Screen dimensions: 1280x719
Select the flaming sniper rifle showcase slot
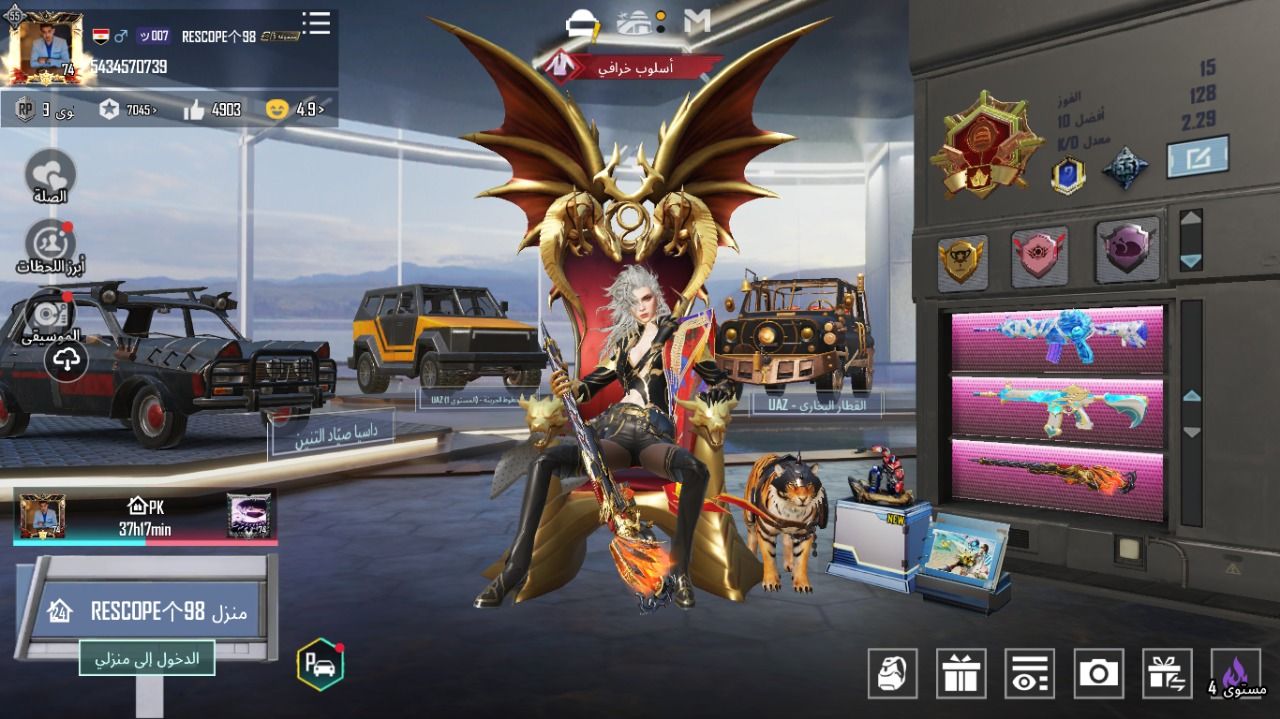point(1057,474)
